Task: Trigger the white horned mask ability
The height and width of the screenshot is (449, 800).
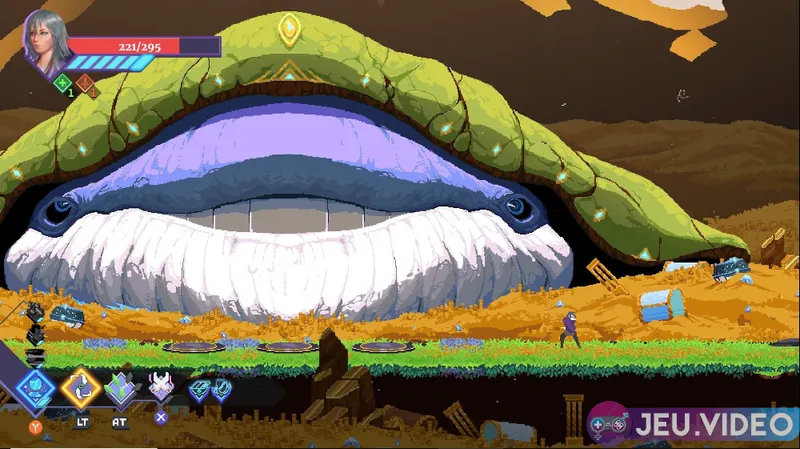Action: click(x=160, y=385)
